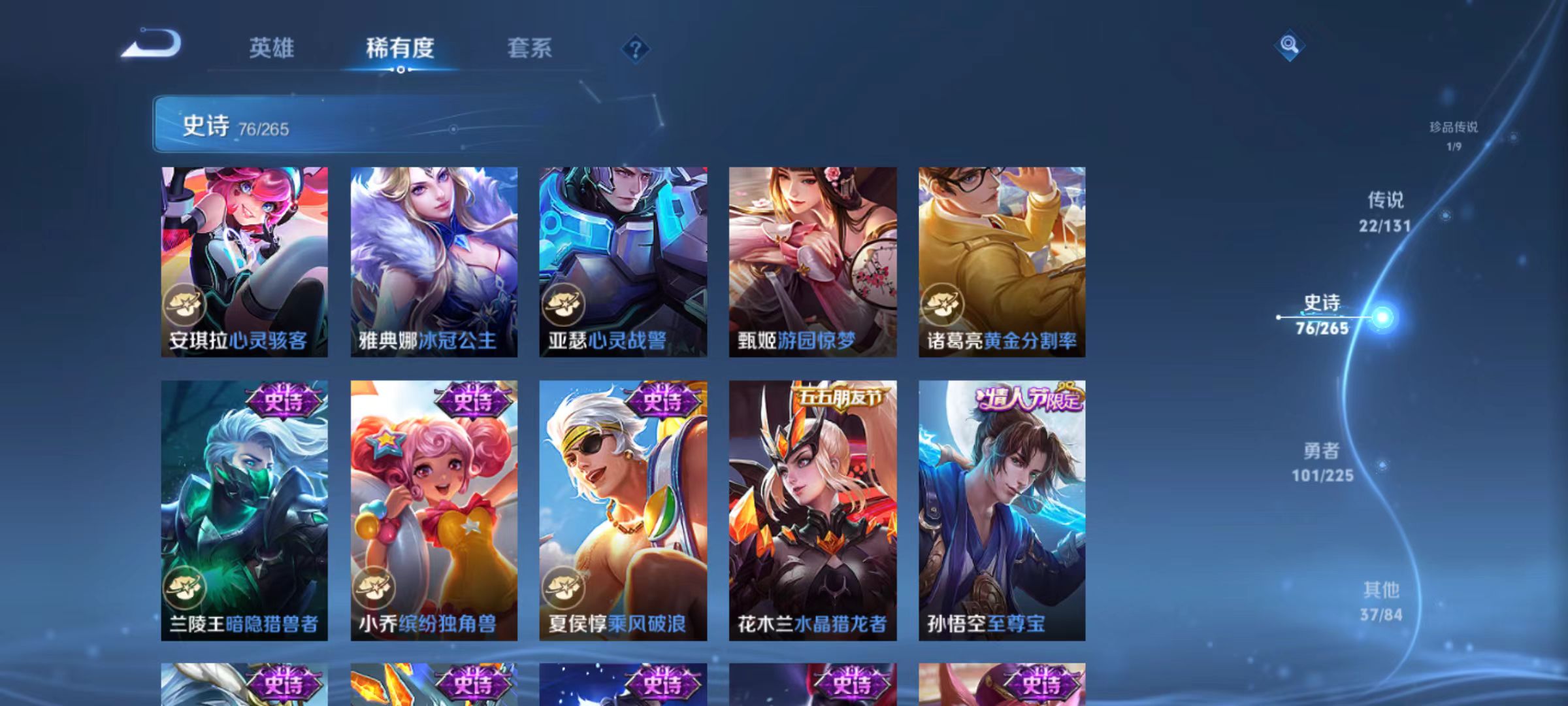Click the help question mark icon
The image size is (1568, 706).
pos(636,49)
